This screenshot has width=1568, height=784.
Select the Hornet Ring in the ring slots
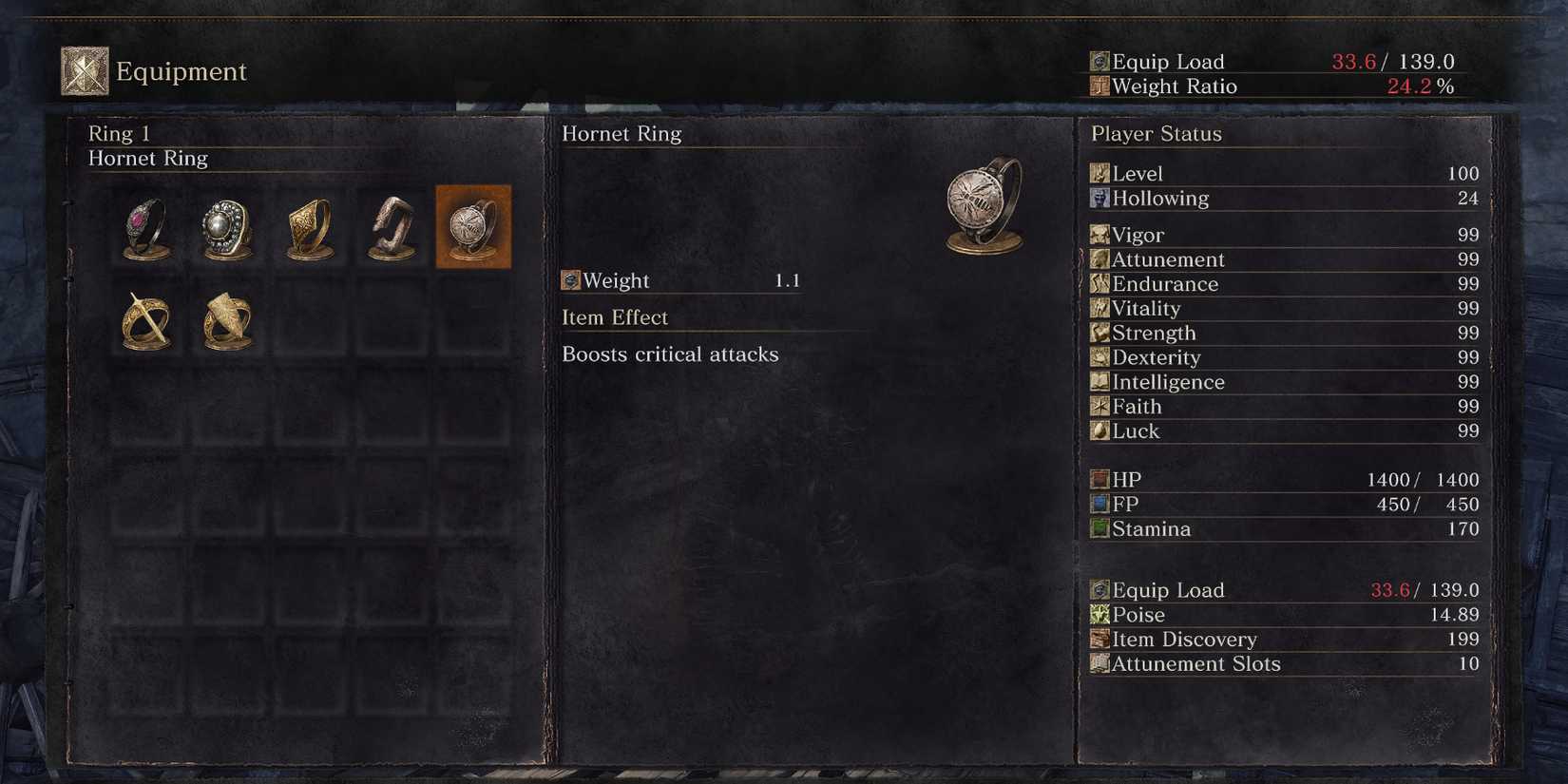point(472,225)
